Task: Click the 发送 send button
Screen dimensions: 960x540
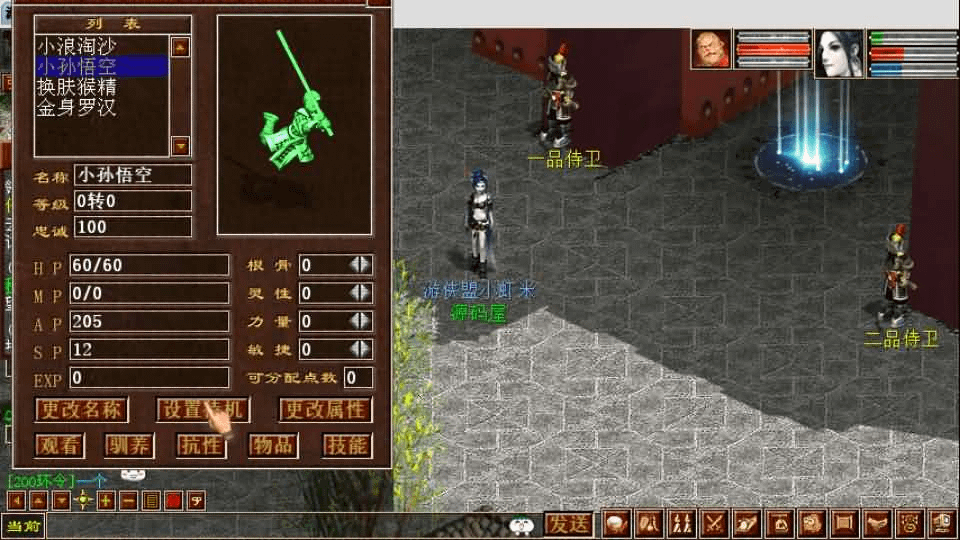Action: coord(568,523)
